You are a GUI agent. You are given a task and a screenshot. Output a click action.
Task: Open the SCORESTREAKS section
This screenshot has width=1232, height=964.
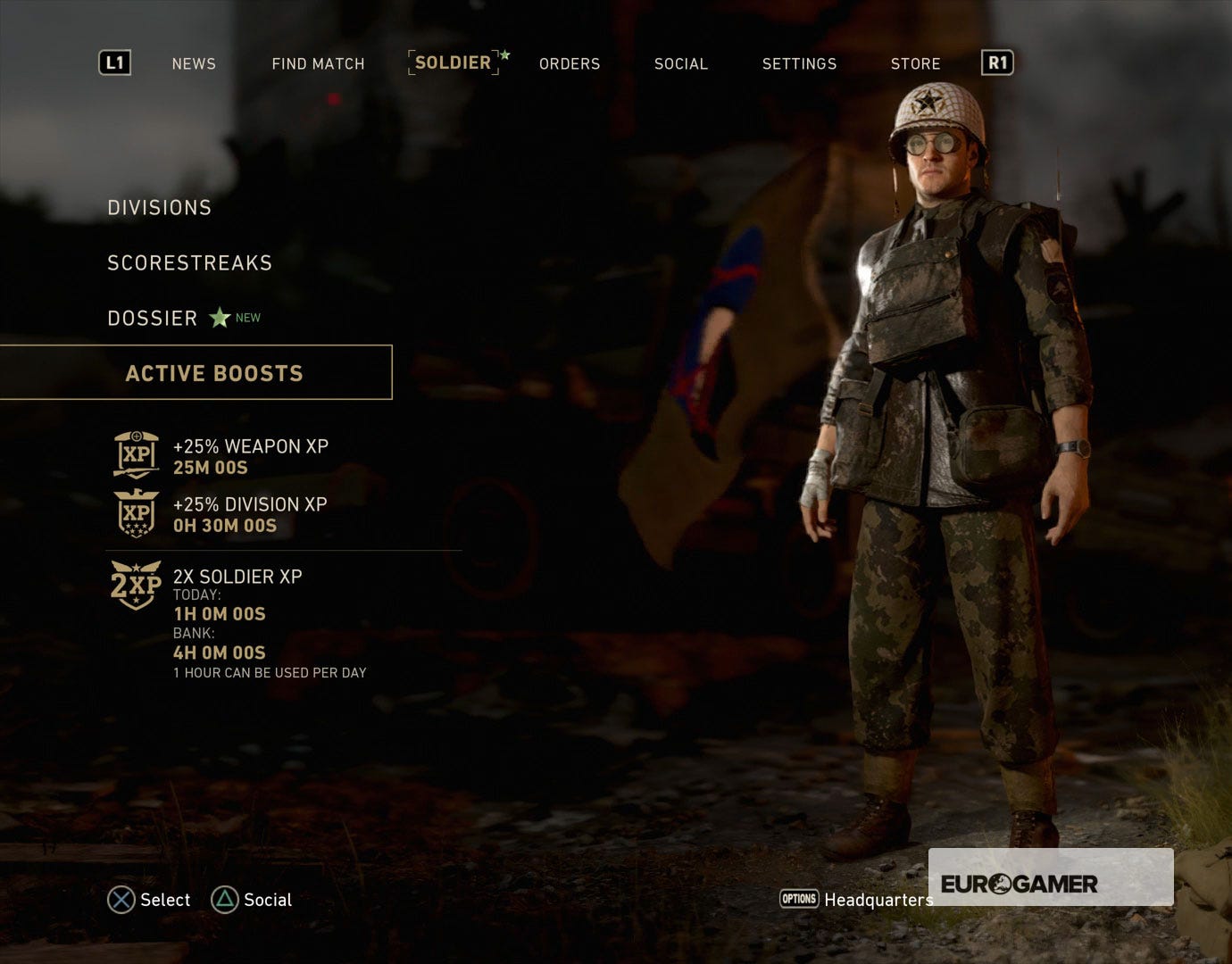point(189,262)
